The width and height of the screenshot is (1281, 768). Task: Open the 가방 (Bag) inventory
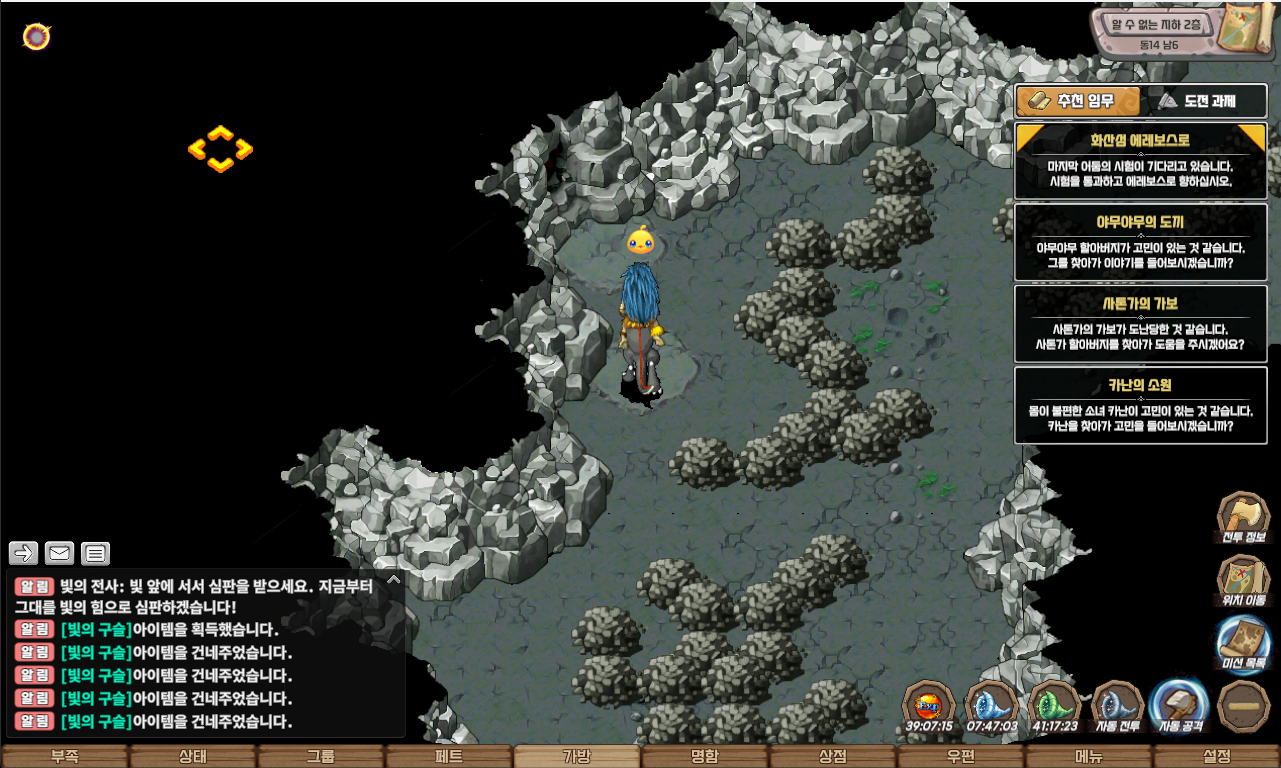pyautogui.click(x=577, y=756)
